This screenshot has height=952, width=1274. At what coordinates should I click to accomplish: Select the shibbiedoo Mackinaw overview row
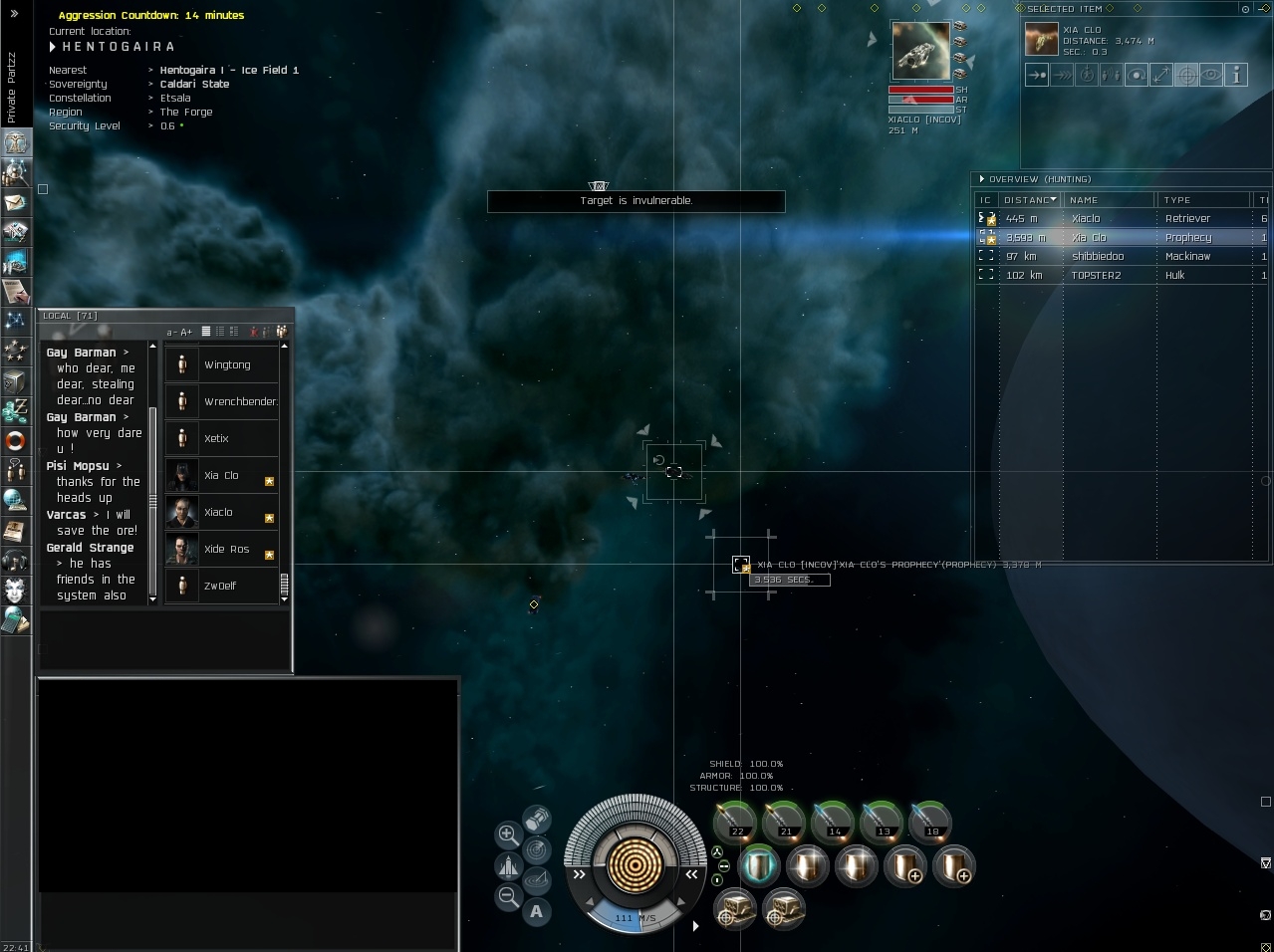[x=1116, y=257]
